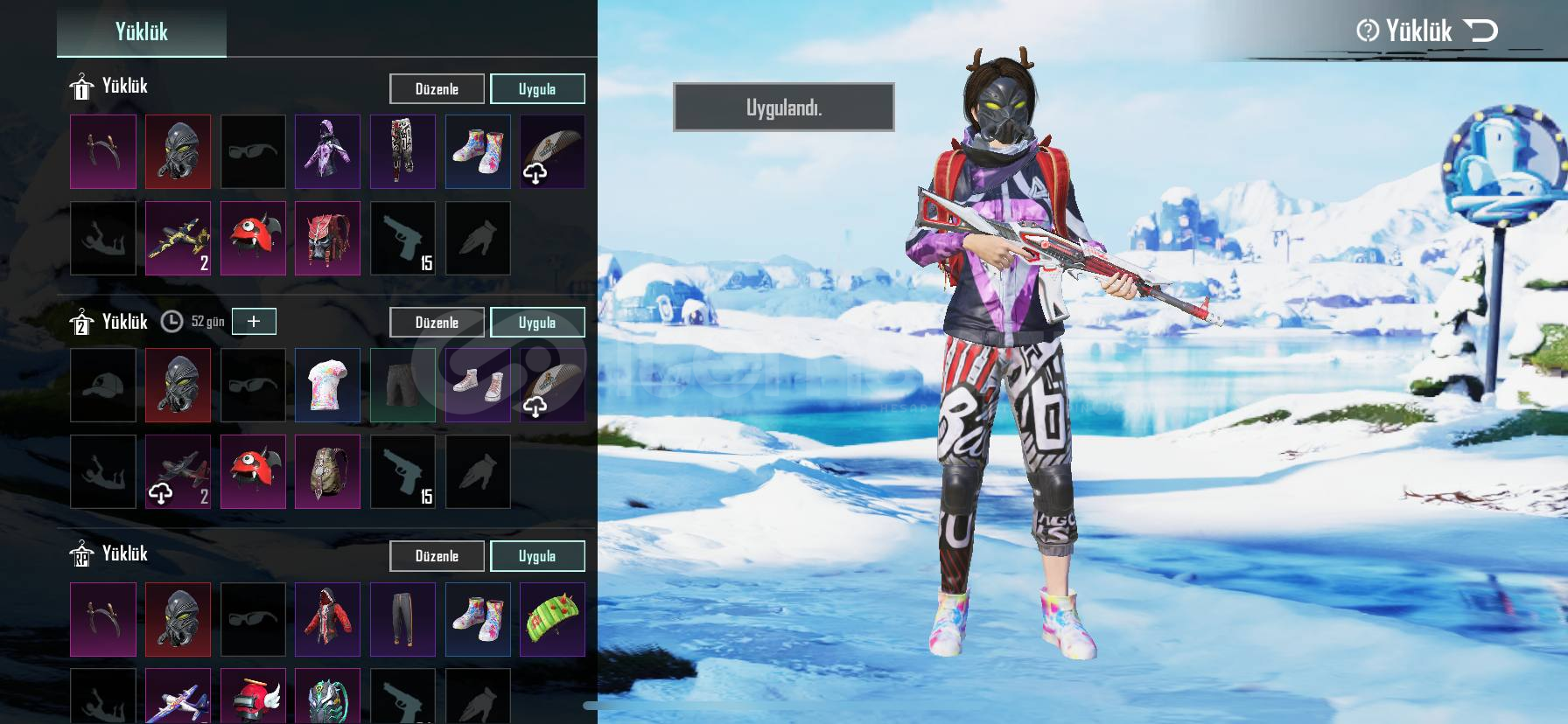Apply the RP Yüklük with Uygula
The width and height of the screenshot is (1568, 724).
point(536,556)
